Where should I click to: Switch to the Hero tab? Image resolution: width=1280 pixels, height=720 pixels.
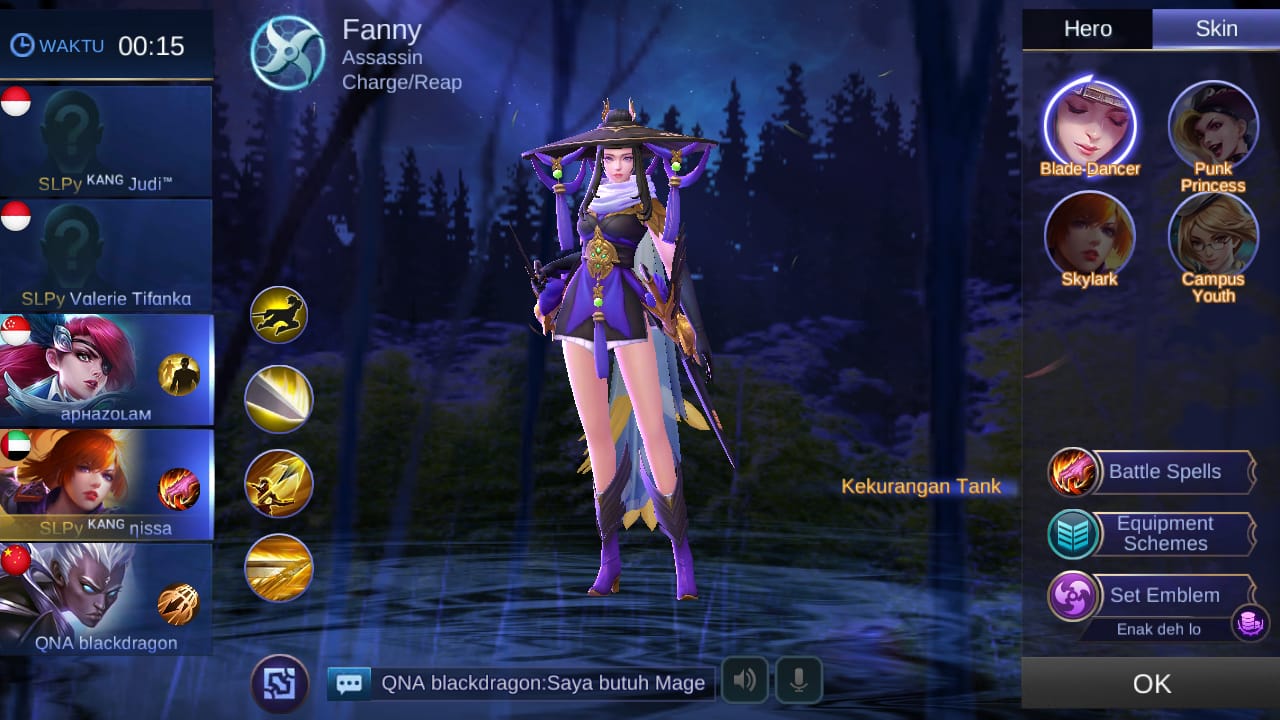tap(1086, 28)
